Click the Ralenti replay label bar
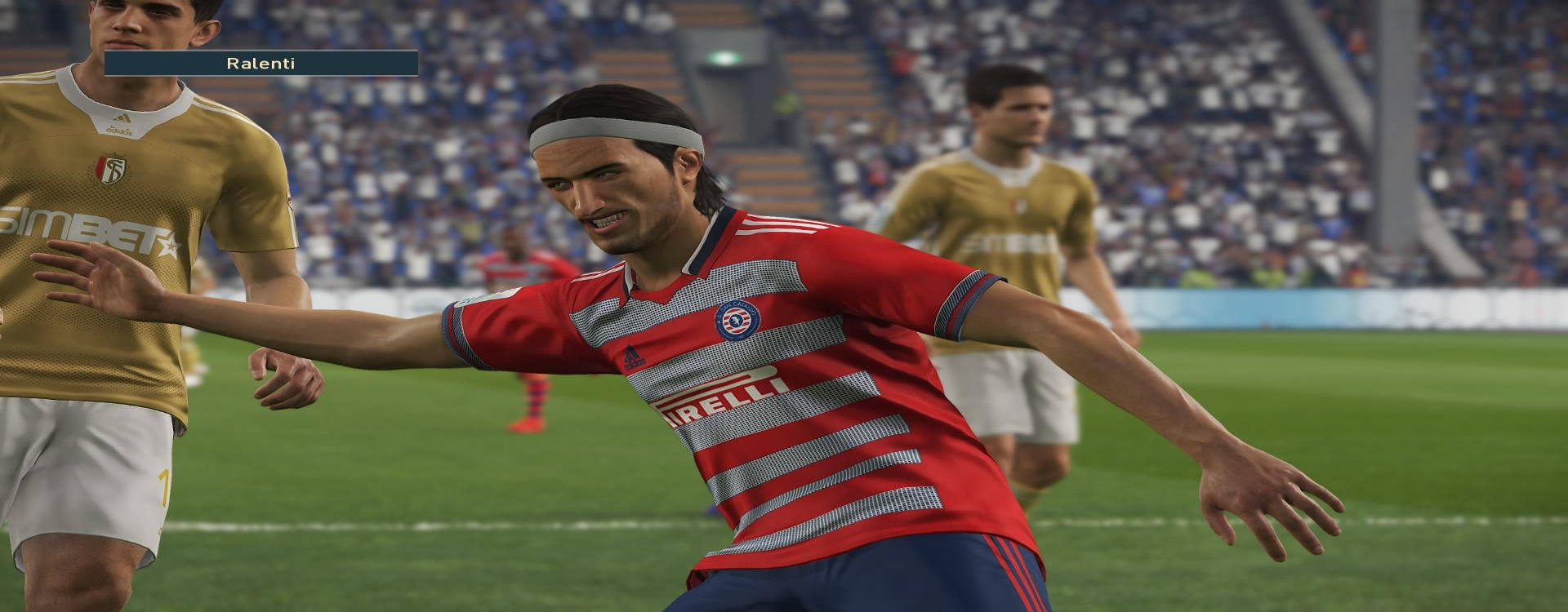 tap(261, 63)
